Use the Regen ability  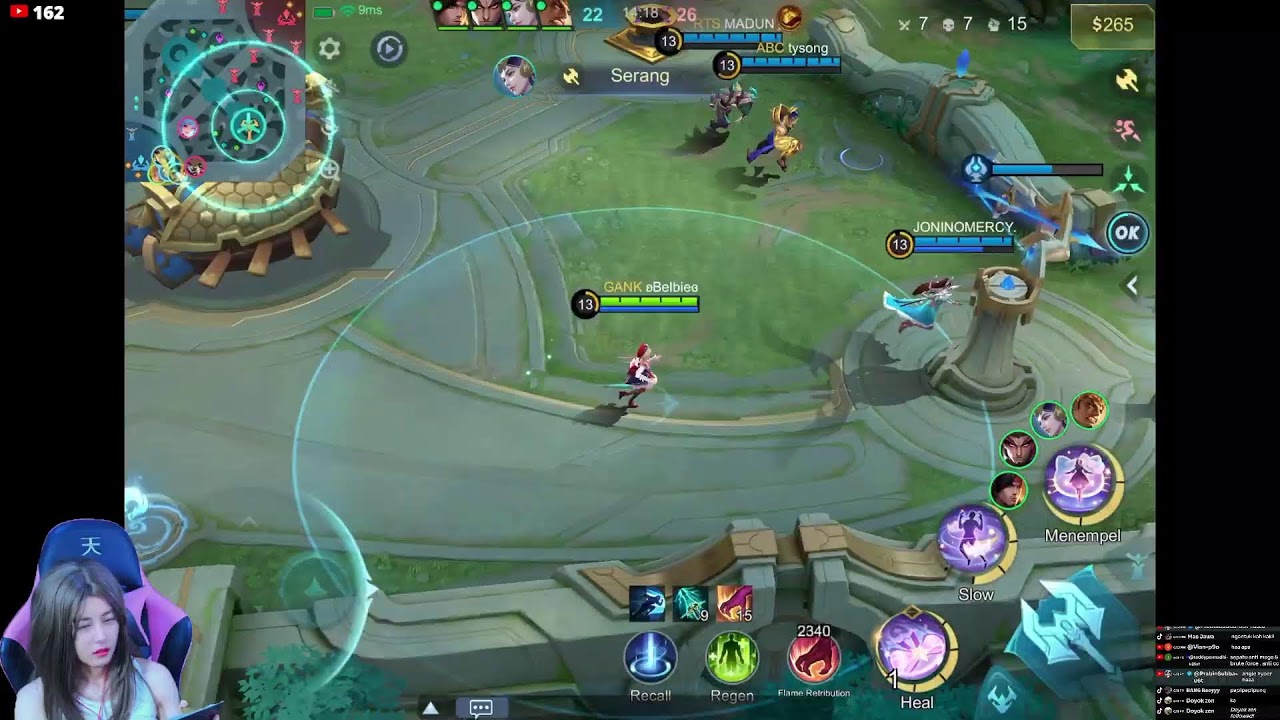pos(732,659)
